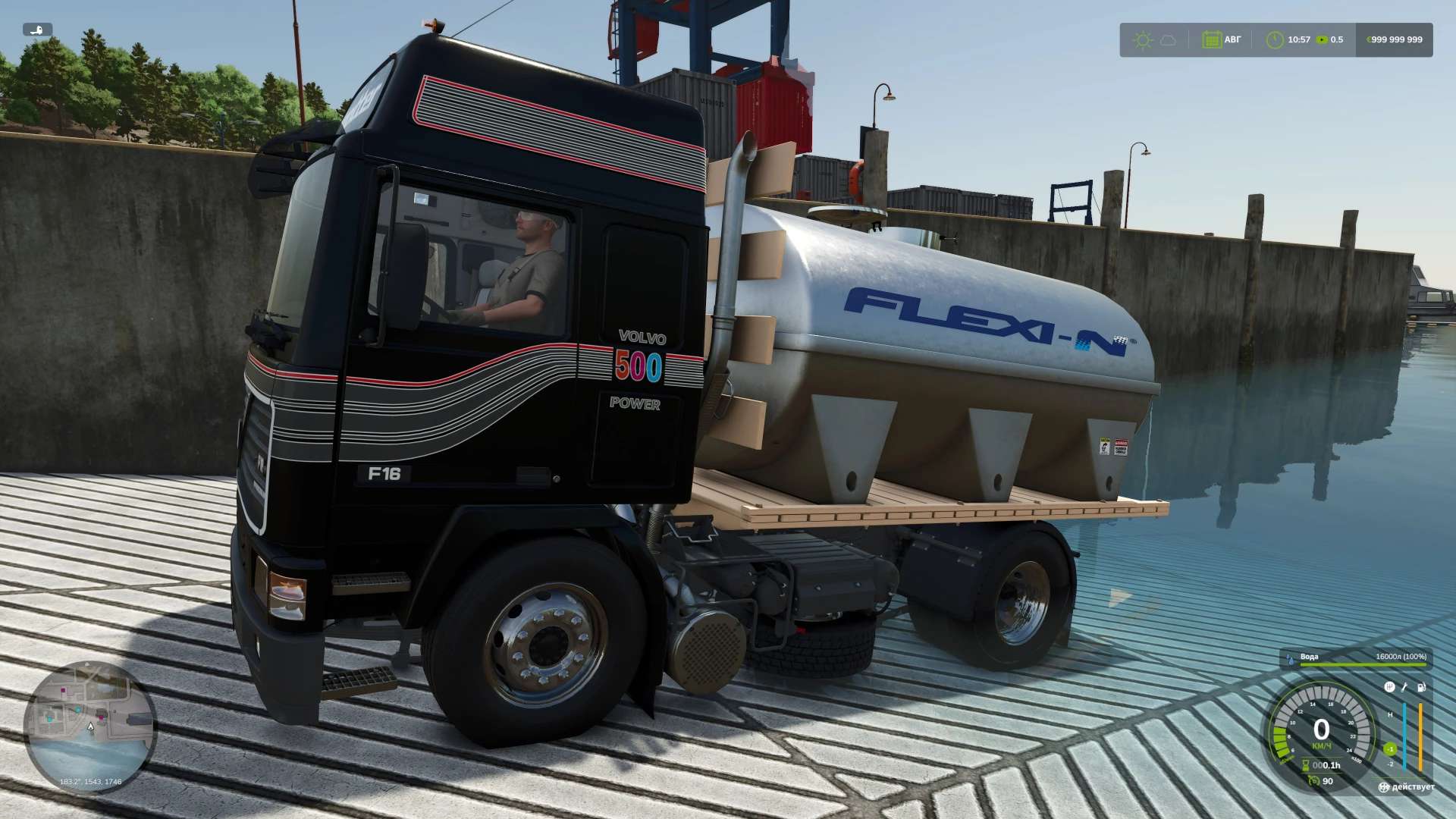Open the circular minimap

click(x=90, y=726)
